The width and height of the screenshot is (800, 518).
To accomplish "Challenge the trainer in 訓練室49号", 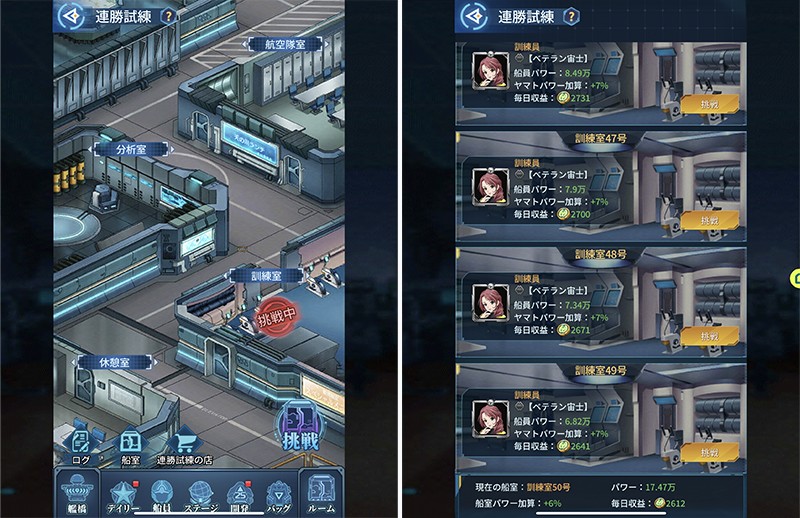I will point(710,453).
